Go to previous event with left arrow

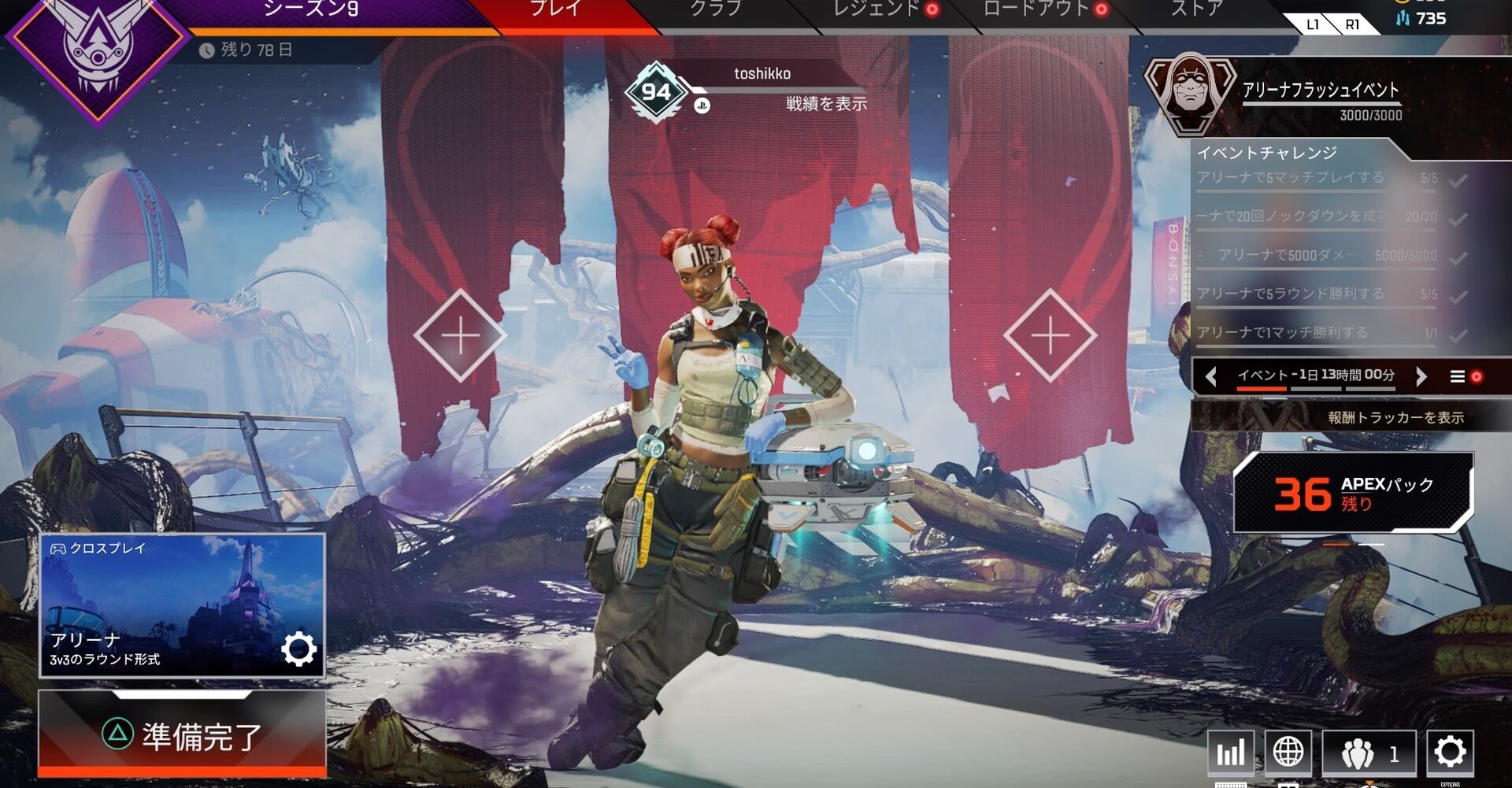(x=1210, y=376)
